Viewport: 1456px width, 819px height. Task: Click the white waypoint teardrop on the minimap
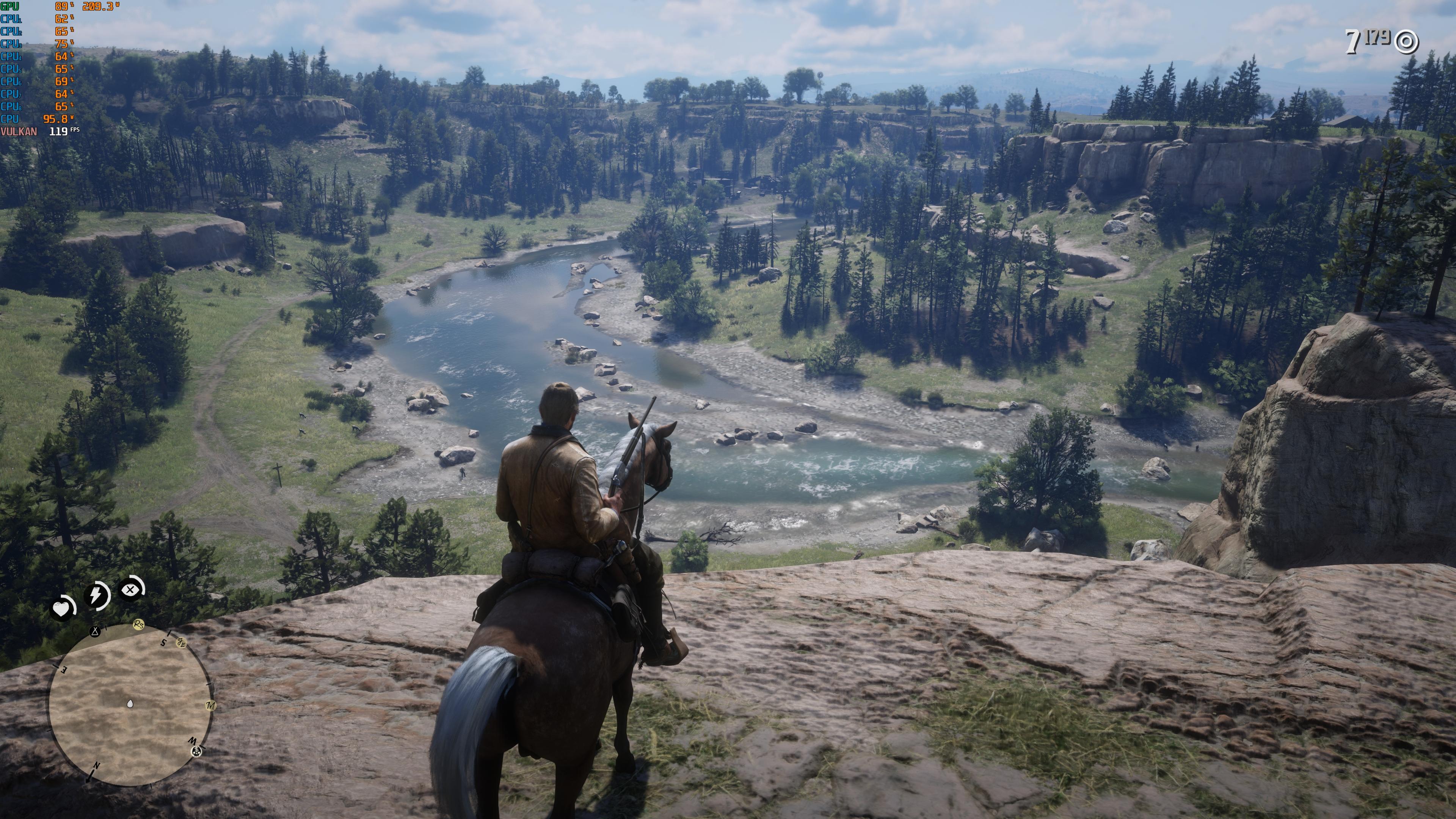(130, 704)
